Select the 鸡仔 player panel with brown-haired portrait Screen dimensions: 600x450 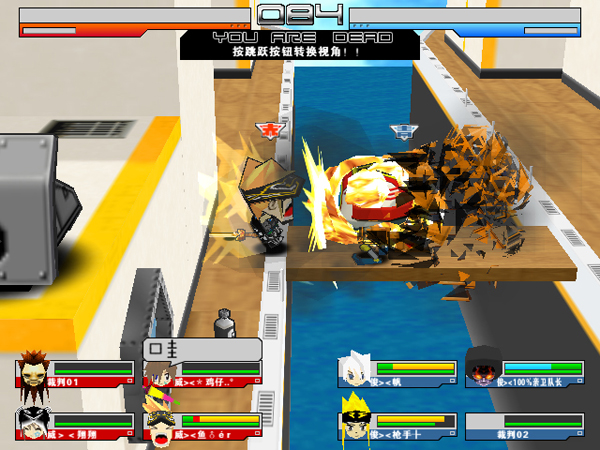pyautogui.click(x=203, y=374)
